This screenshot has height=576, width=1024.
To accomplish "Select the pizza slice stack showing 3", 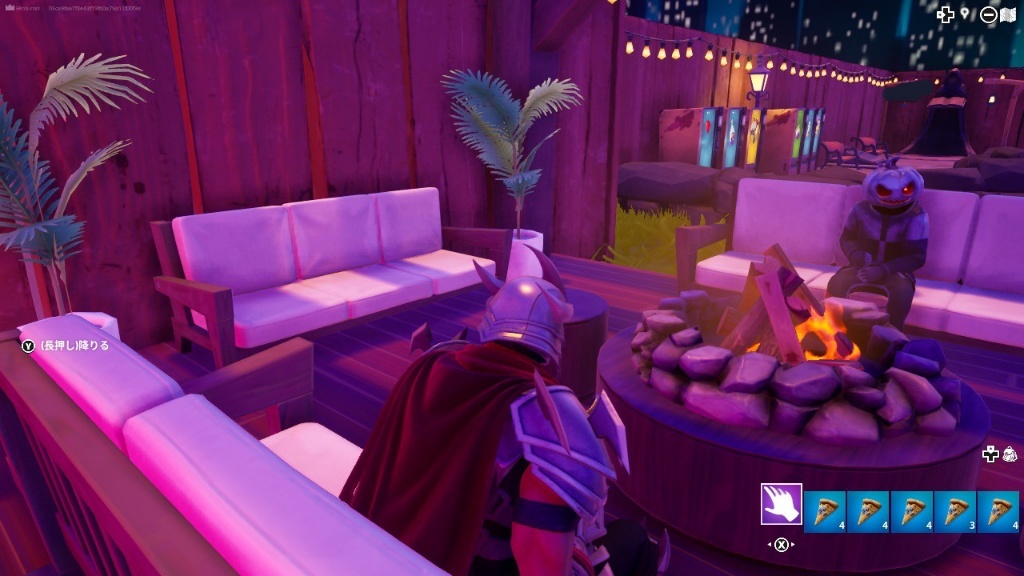I will click(956, 511).
